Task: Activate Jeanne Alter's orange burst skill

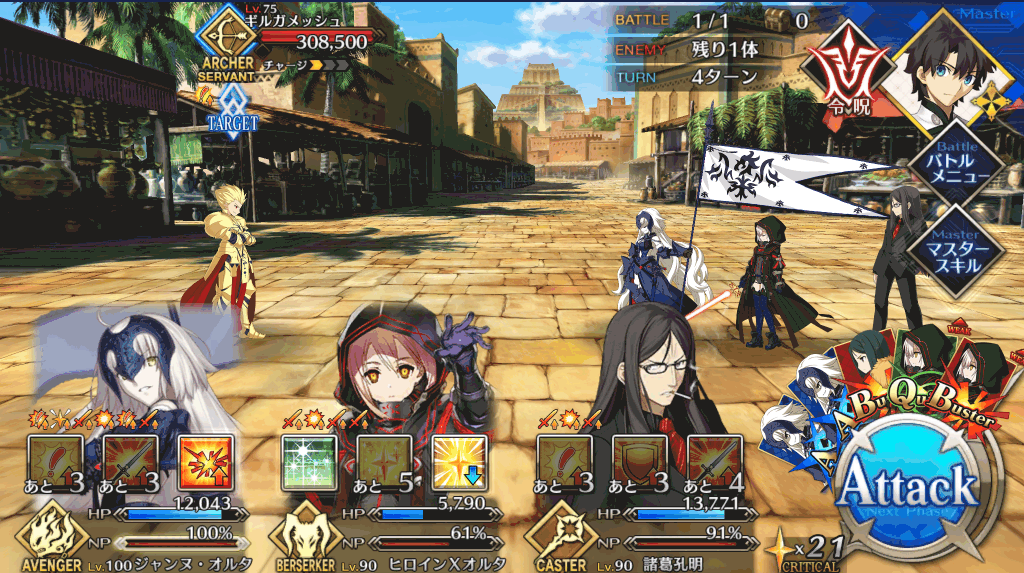Action: click(205, 461)
